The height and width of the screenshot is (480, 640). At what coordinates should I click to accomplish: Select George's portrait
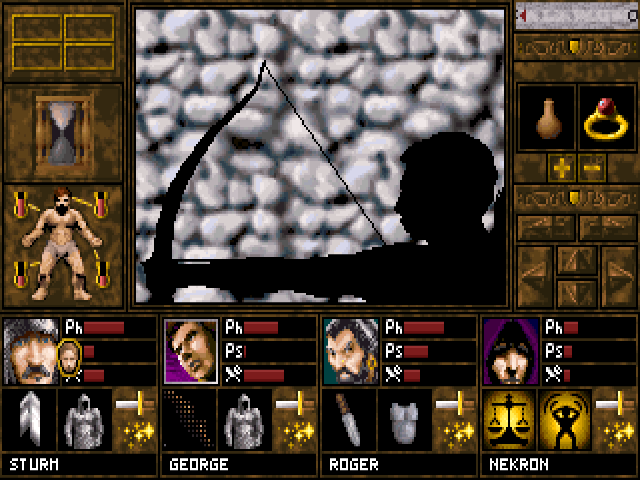click(190, 352)
